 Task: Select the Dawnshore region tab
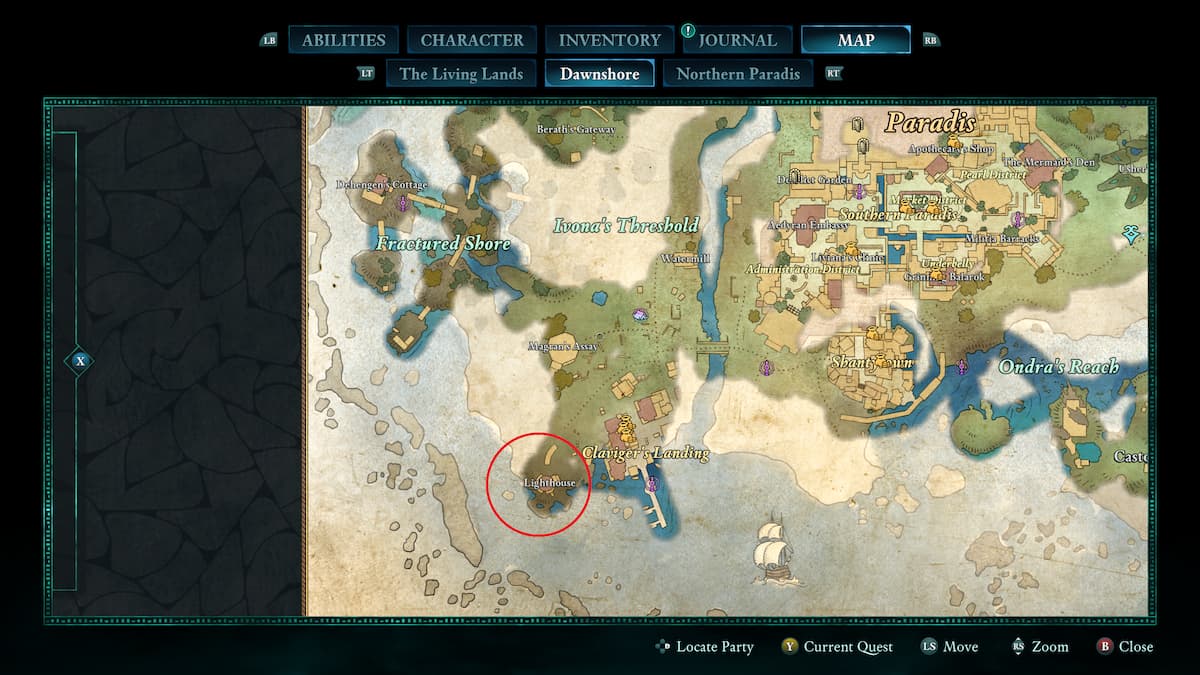(600, 73)
